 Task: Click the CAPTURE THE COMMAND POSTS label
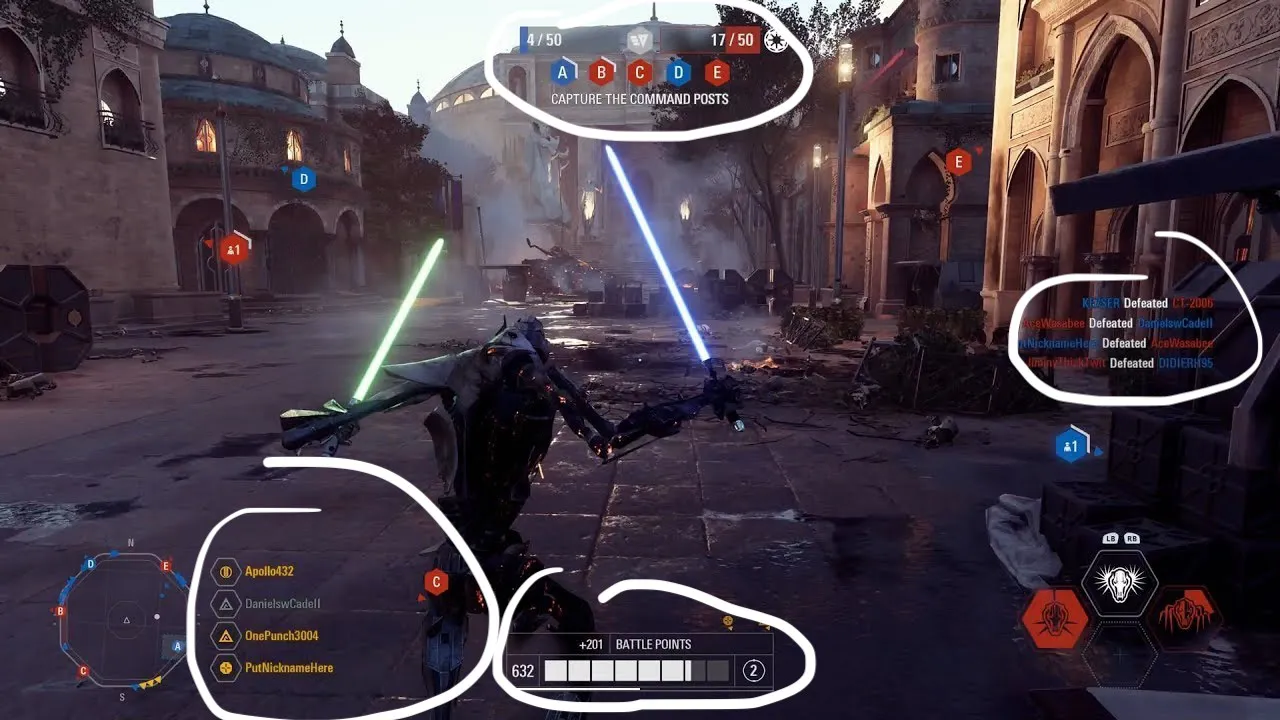640,99
